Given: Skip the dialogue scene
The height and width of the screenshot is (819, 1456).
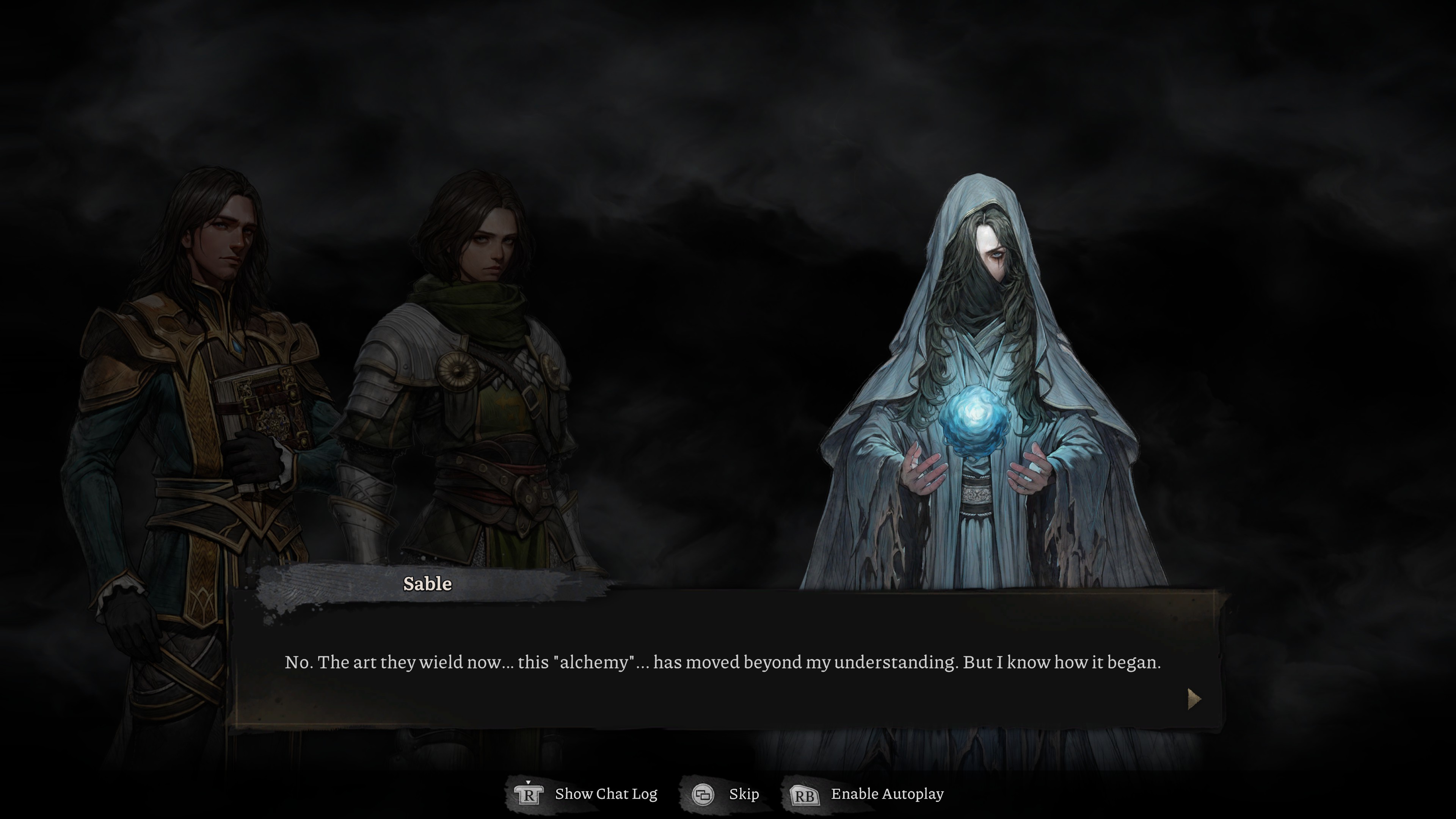Looking at the screenshot, I should point(726,794).
